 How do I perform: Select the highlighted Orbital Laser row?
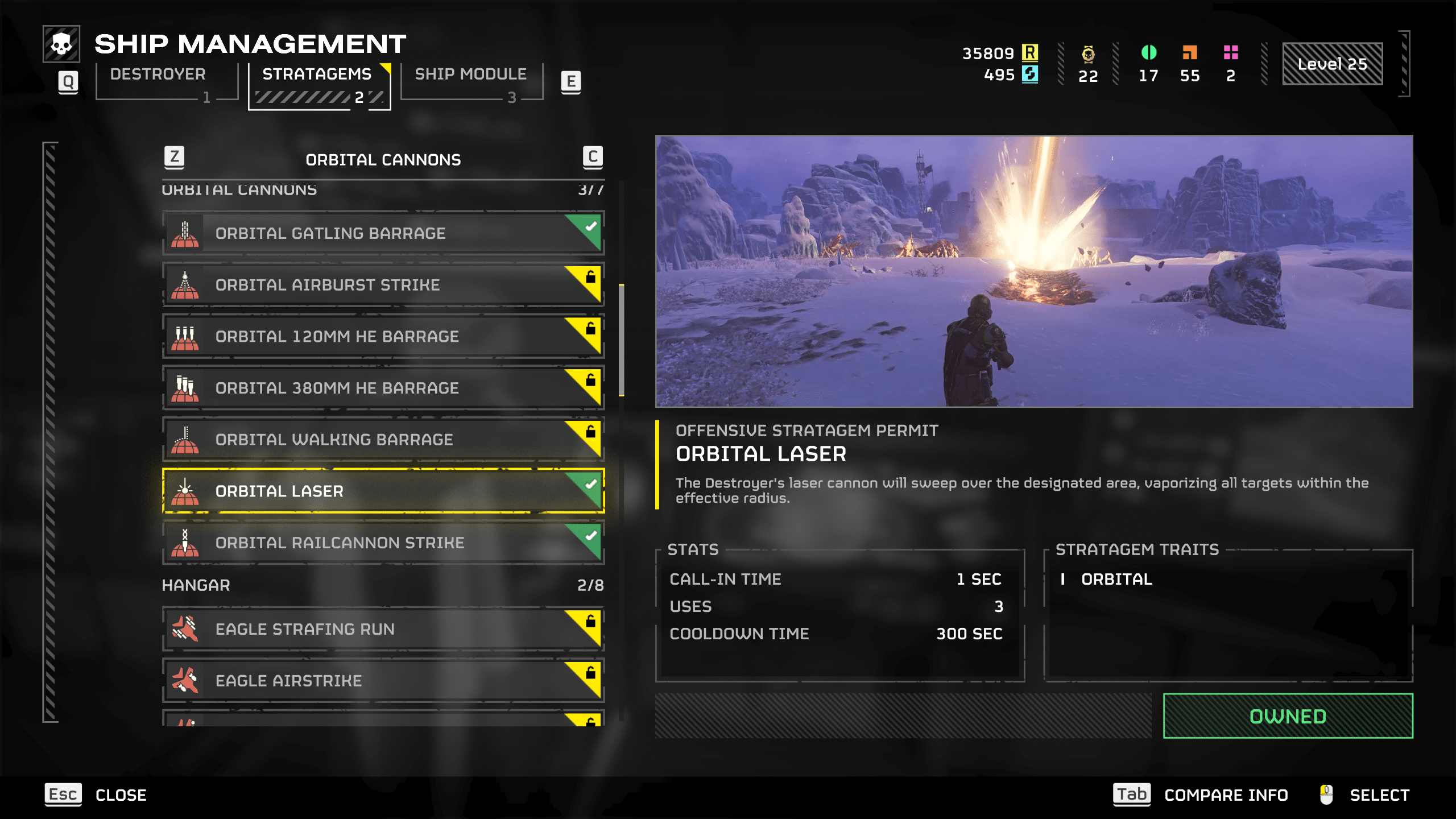pos(383,491)
